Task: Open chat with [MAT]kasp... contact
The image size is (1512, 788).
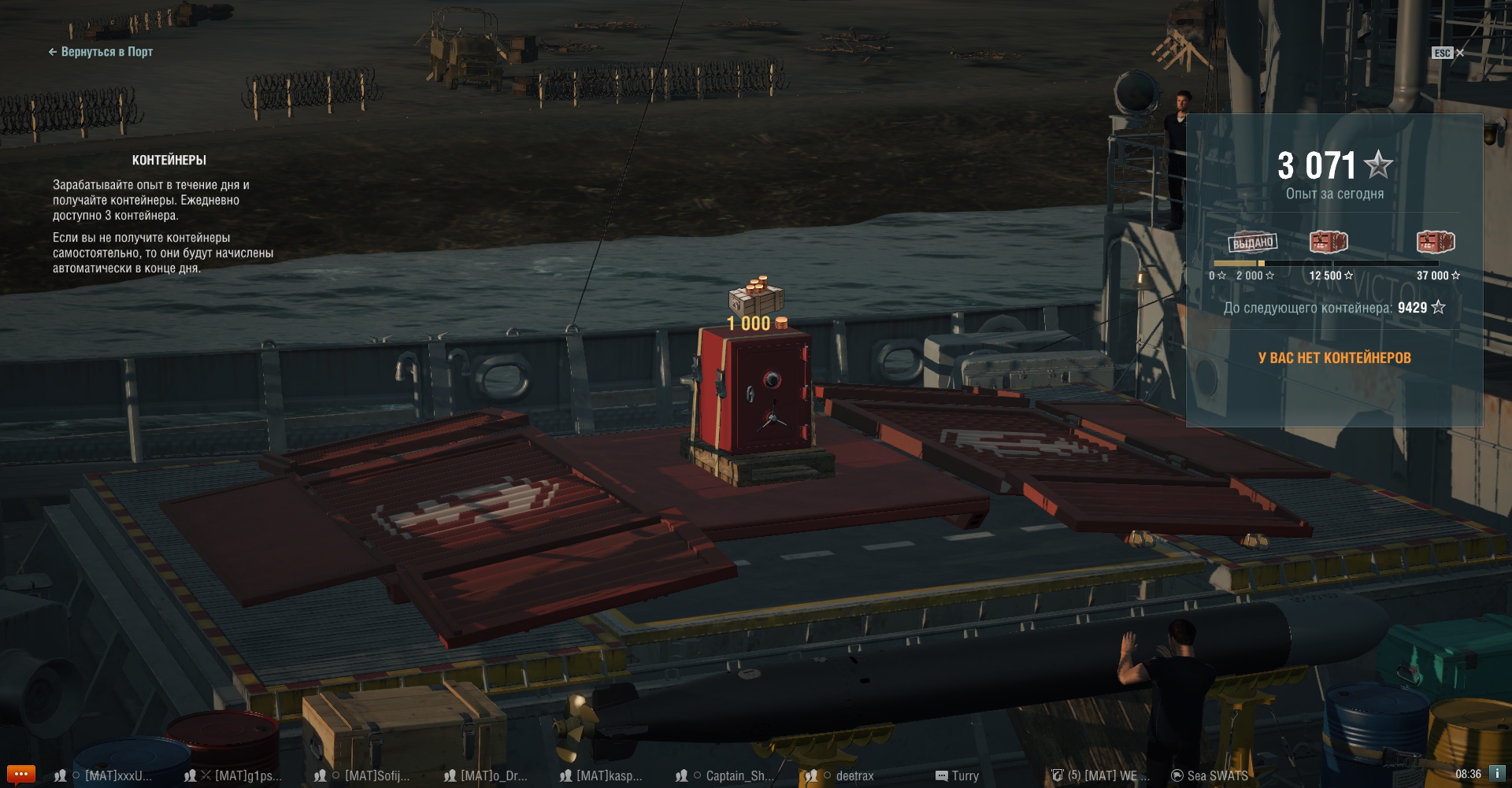Action: 608,775
